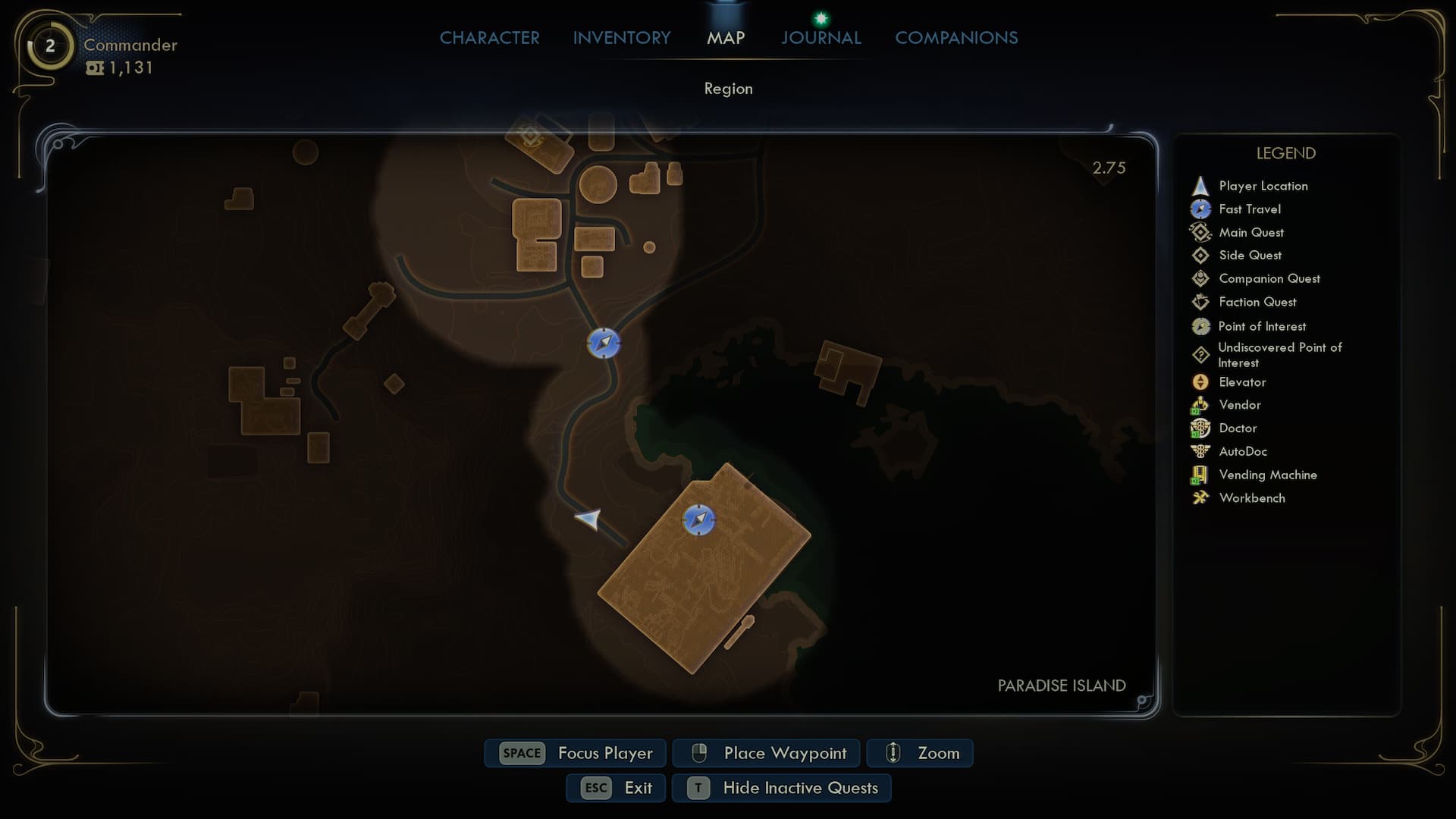Click the Place Waypoint button
Image resolution: width=1456 pixels, height=819 pixels.
767,753
